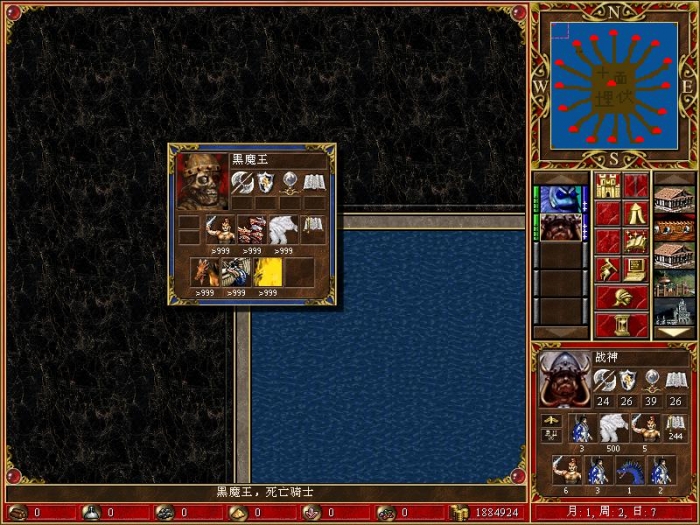This screenshot has width=700, height=525.
Task: Open the kingdom overview castle button
Action: tap(608, 186)
